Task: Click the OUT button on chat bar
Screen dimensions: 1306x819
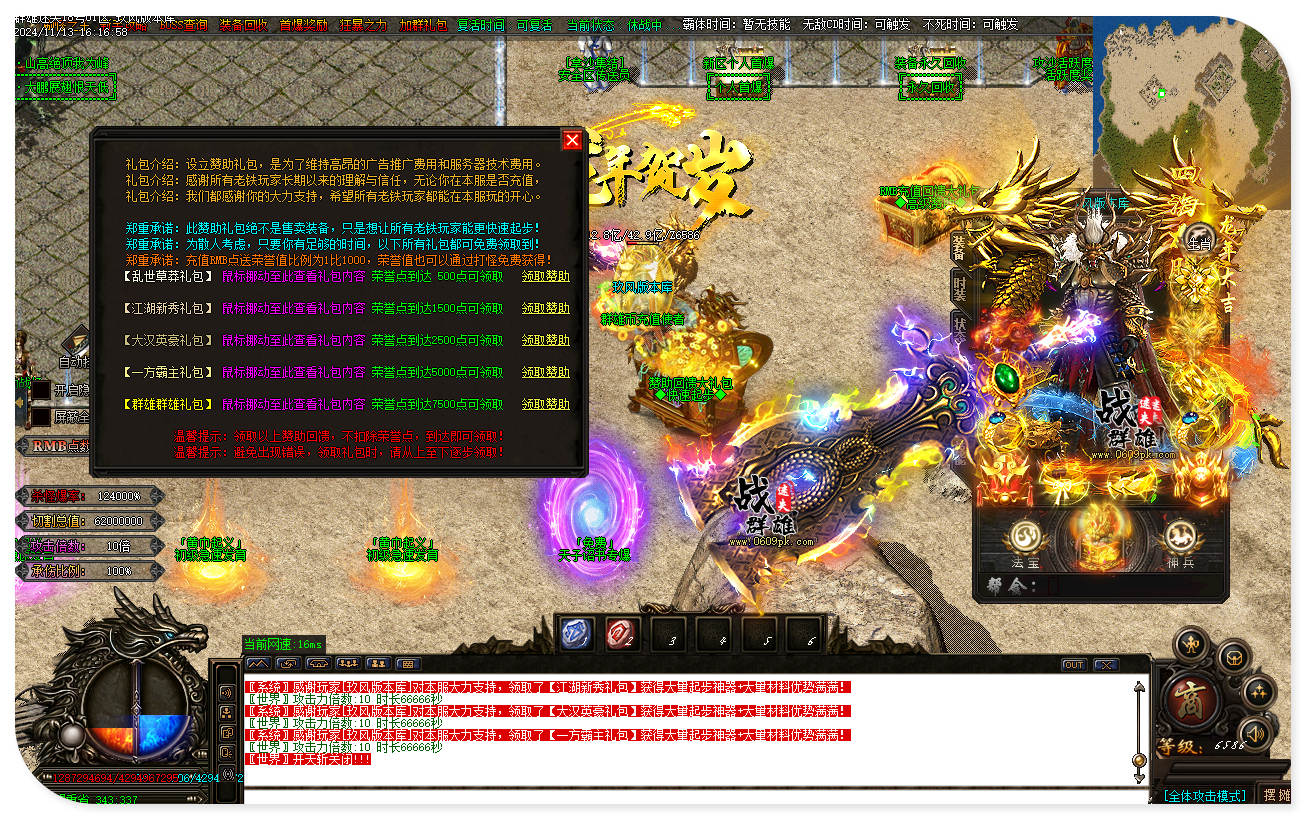Action: pyautogui.click(x=1073, y=663)
